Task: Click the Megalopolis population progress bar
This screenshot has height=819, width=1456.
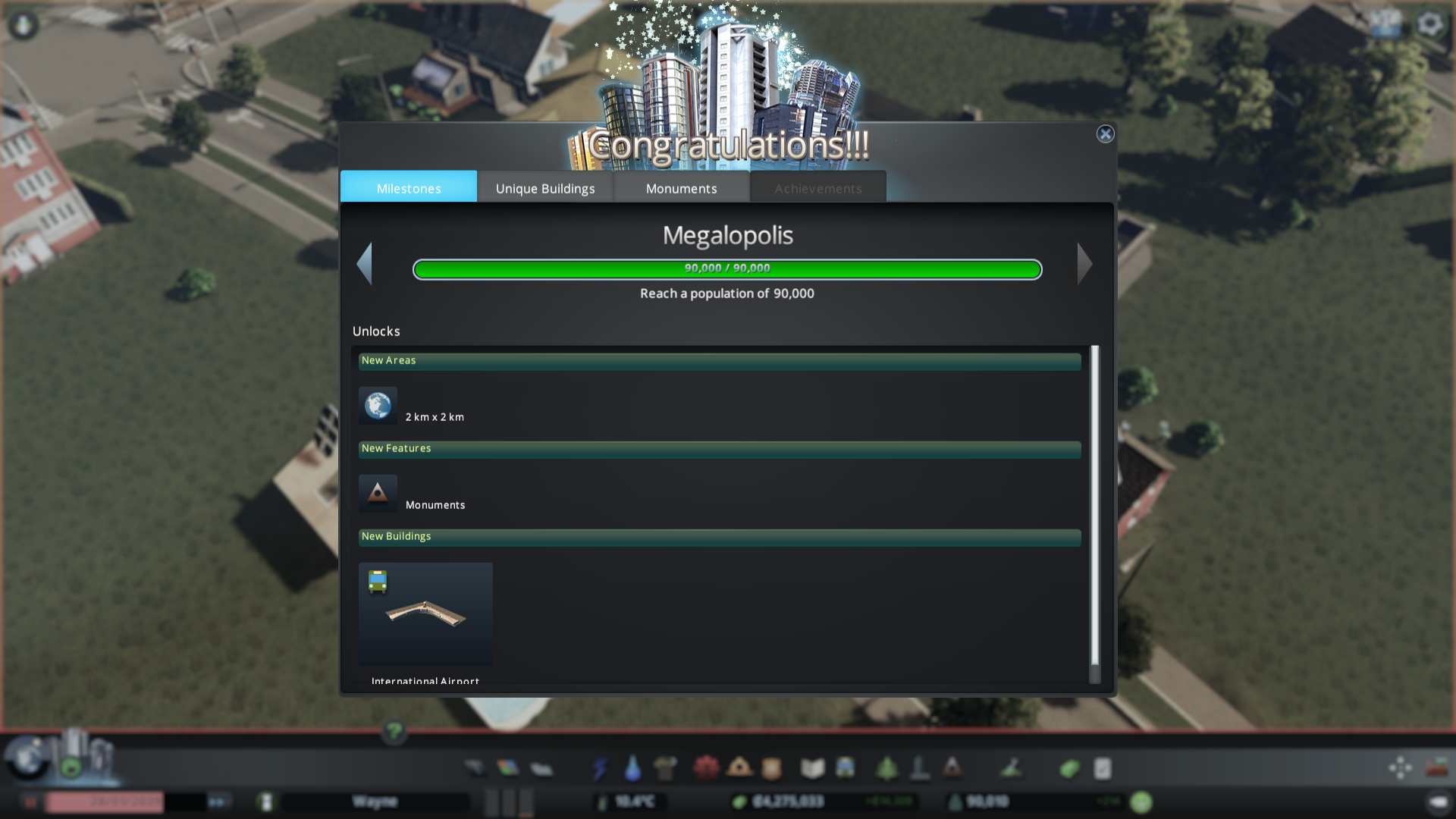Action: pos(727,268)
